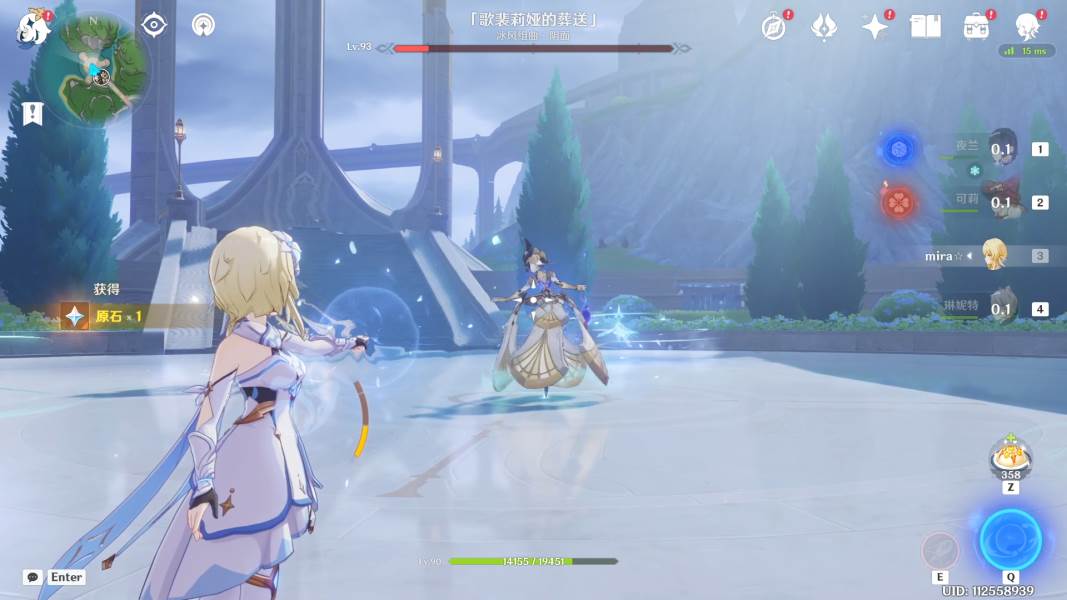Unleash the glowing blue elemental burst
The image size is (1067, 600).
[x=1010, y=540]
